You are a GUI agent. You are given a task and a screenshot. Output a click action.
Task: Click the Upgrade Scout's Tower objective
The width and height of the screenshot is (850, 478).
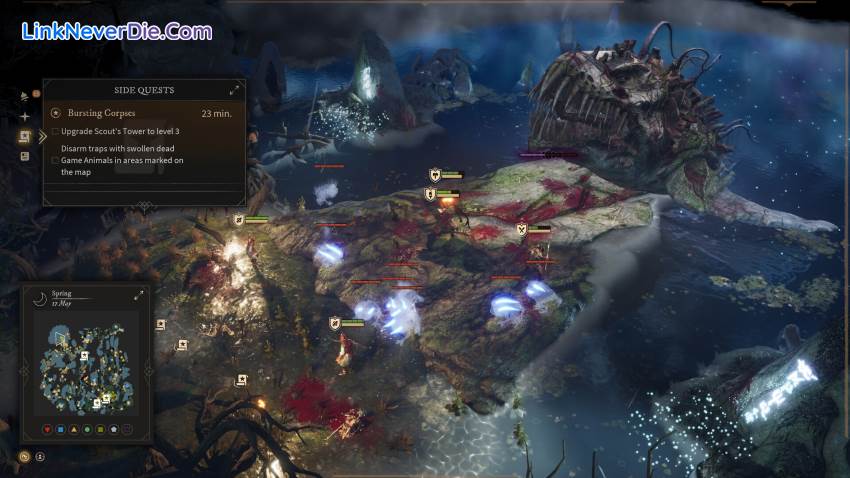[x=120, y=132]
